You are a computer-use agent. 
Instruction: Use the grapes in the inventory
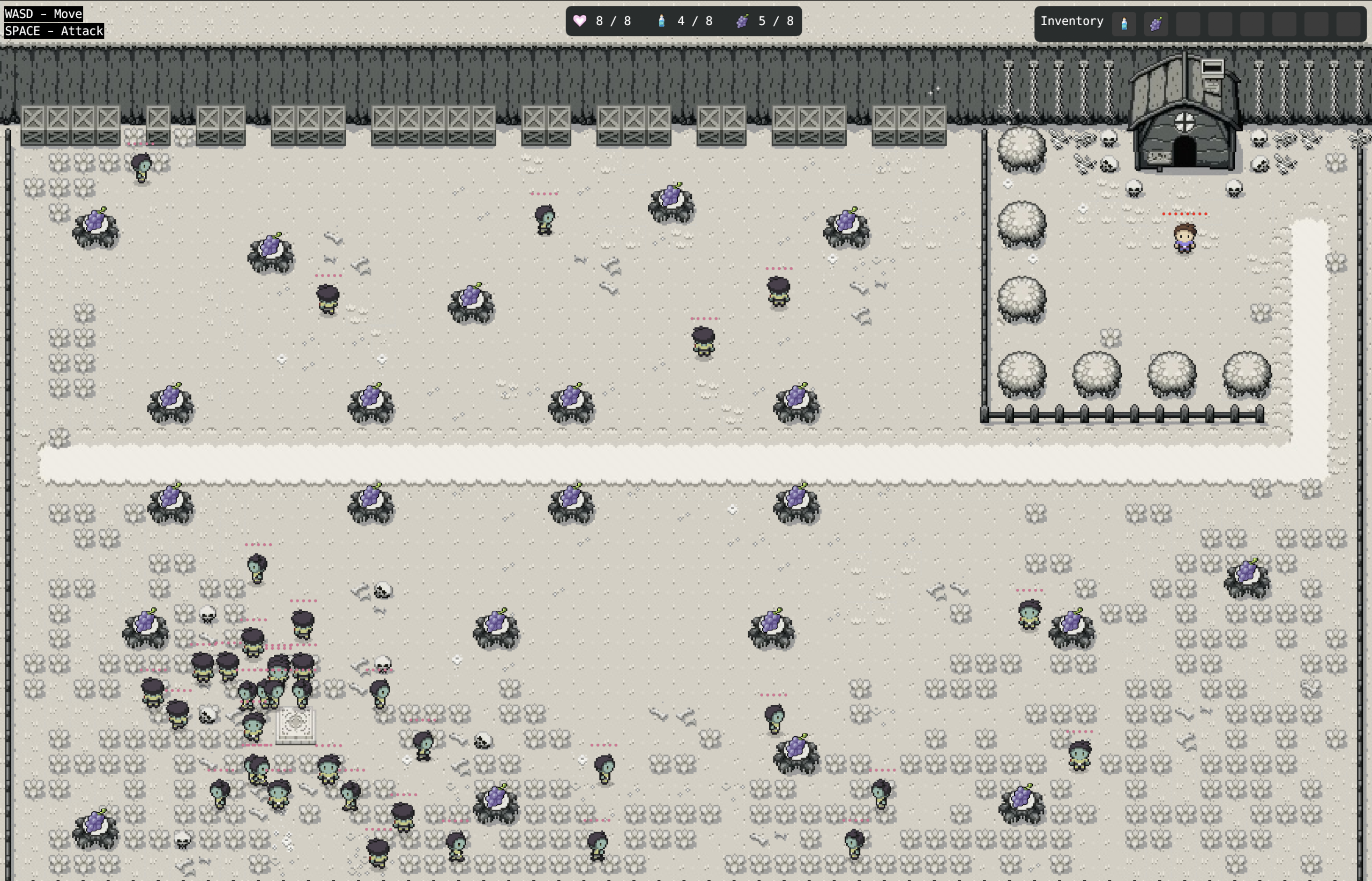point(1156,24)
